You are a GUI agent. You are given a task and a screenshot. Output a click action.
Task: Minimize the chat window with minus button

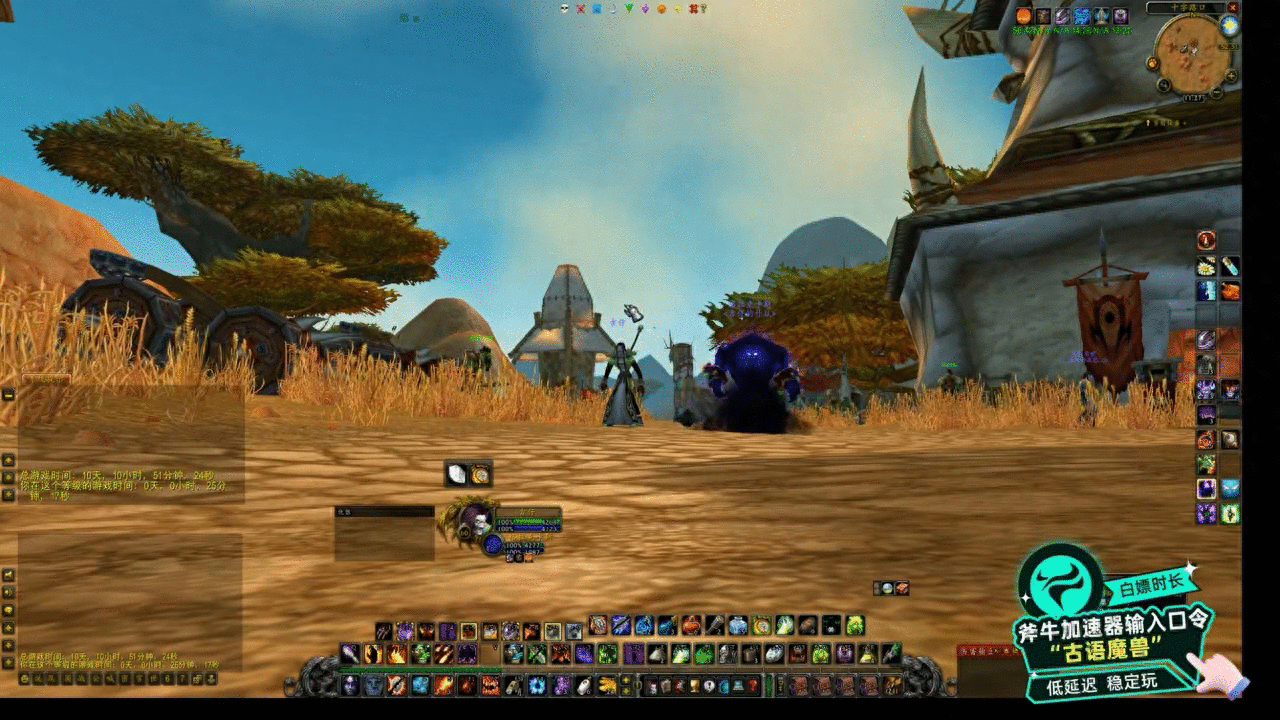tap(8, 395)
